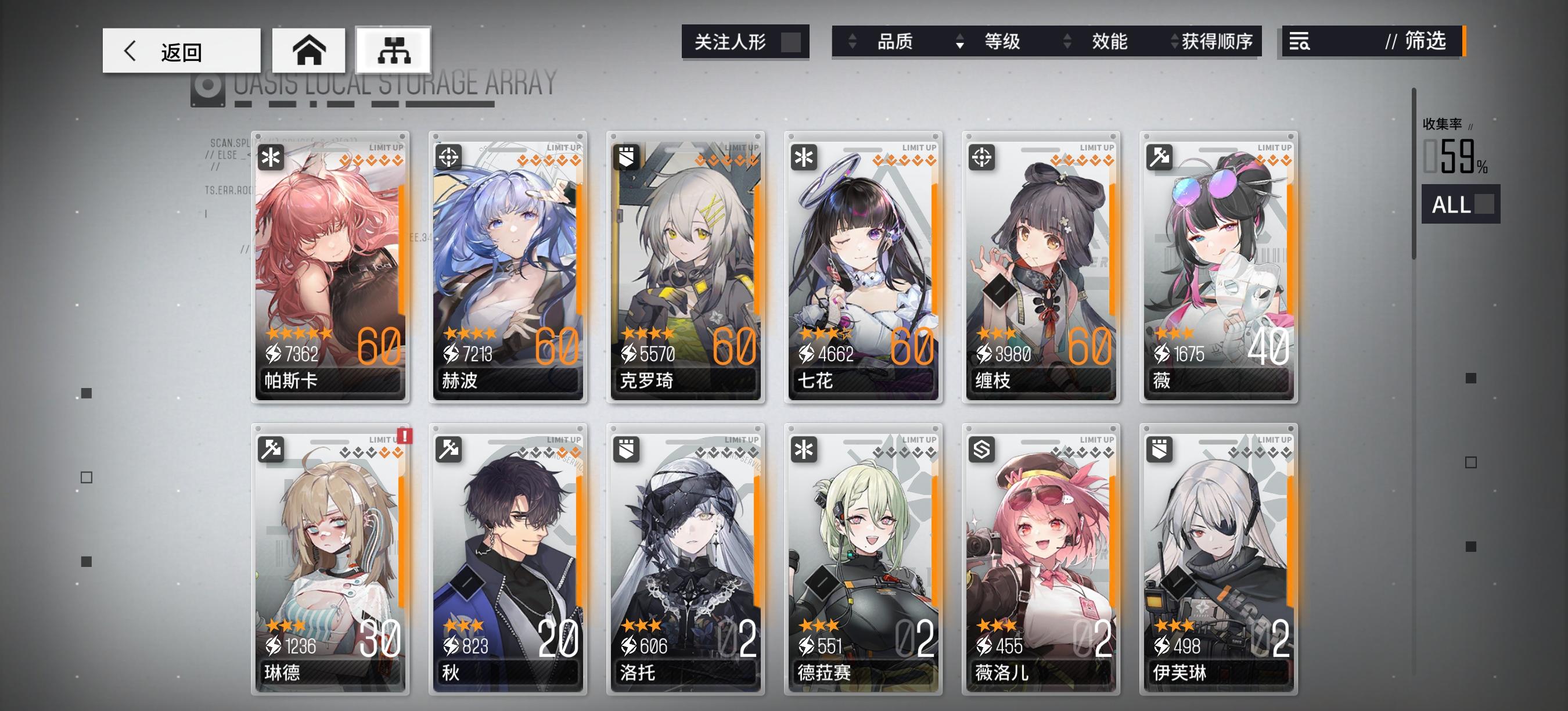Expand the 获得顺序 sort option

1211,42
